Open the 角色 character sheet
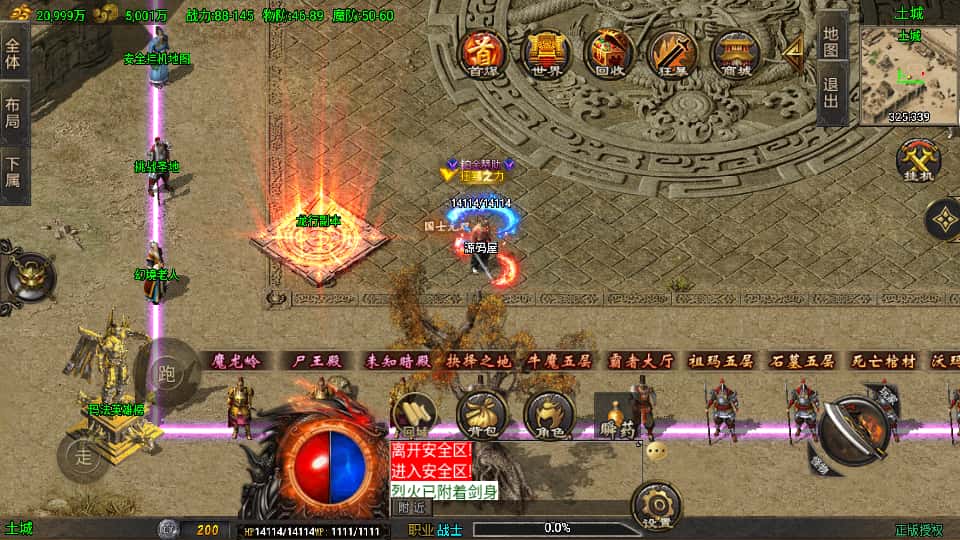 pos(549,415)
